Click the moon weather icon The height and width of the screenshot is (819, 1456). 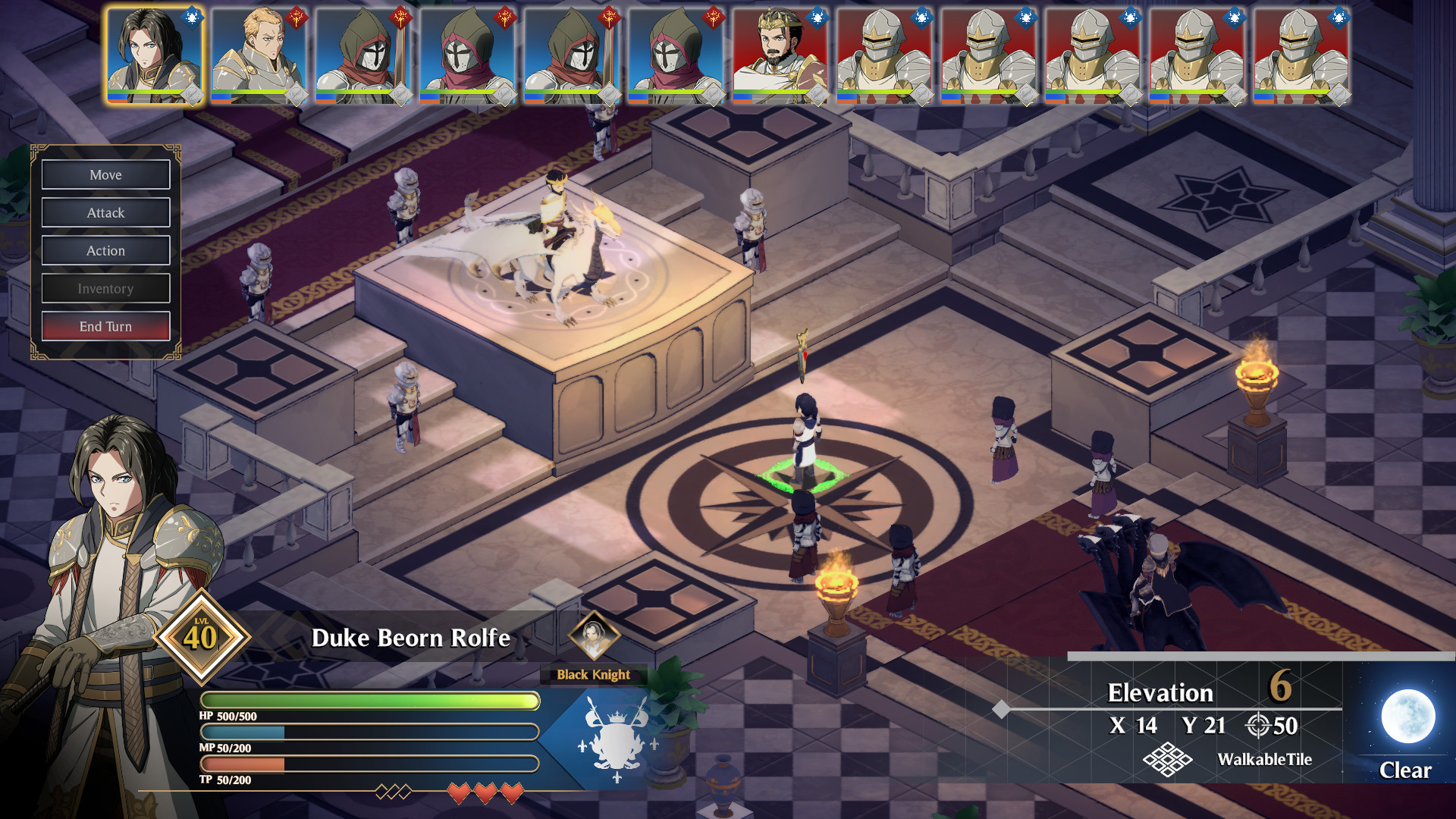point(1407,716)
